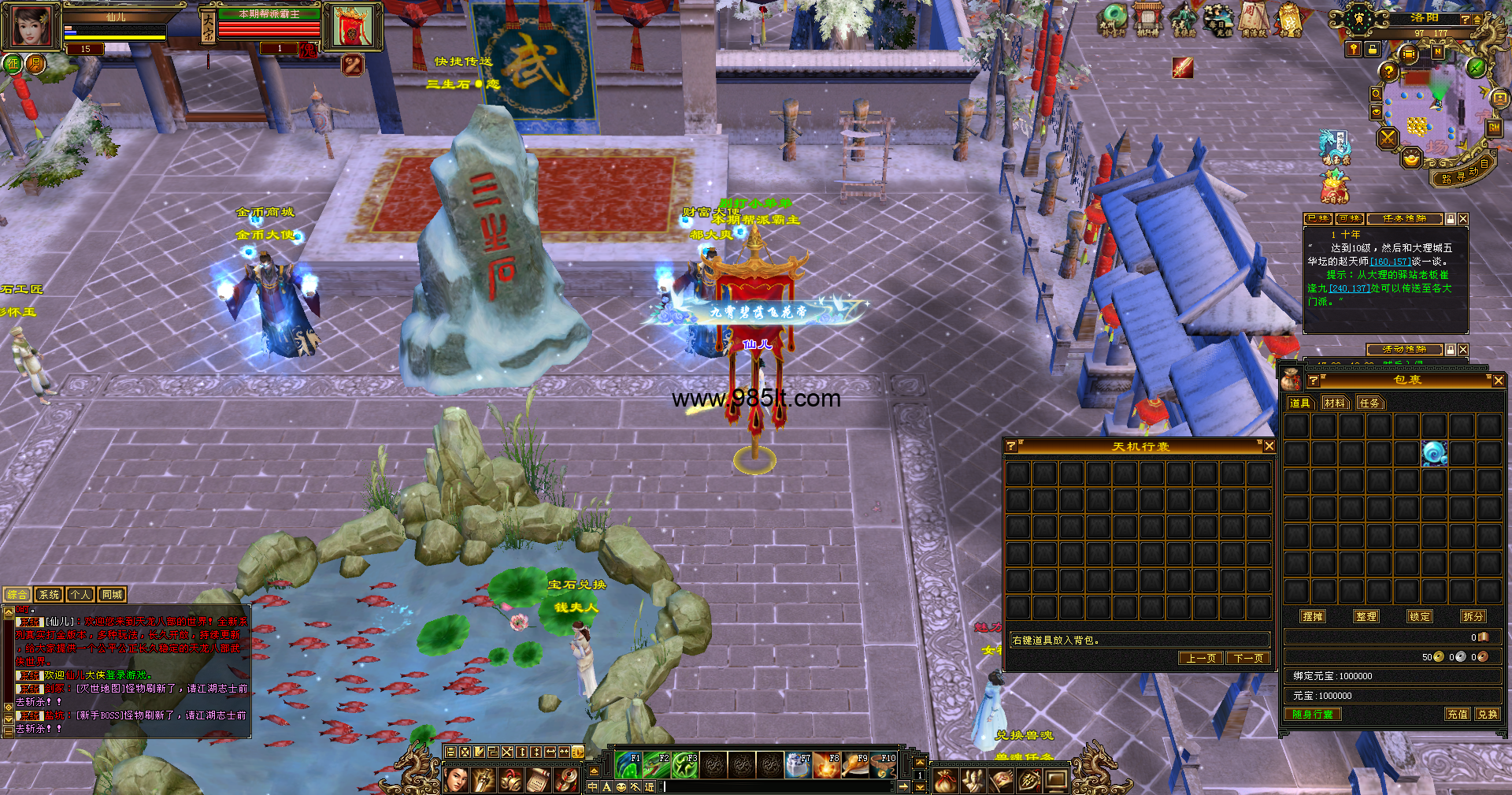Image resolution: width=1512 pixels, height=795 pixels.
Task: Open the 七日礼 gift bag icon
Action: 1334,188
